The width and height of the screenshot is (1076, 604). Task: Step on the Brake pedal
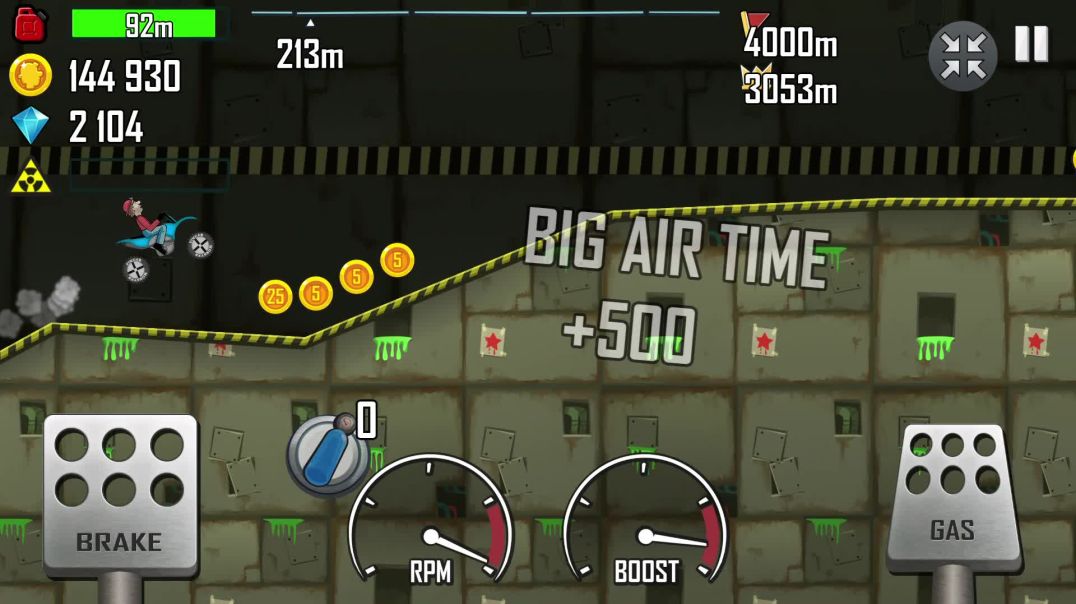click(x=119, y=493)
